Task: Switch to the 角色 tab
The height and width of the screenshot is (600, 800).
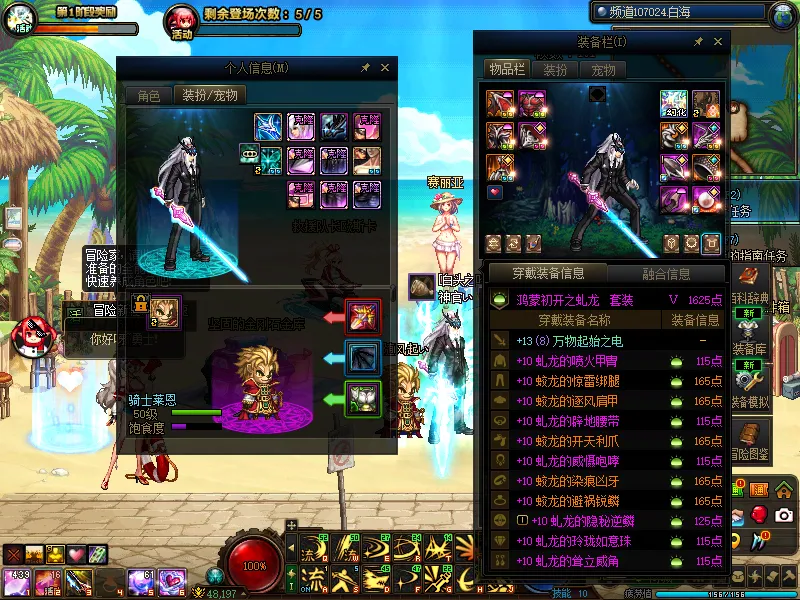Action: pos(148,96)
